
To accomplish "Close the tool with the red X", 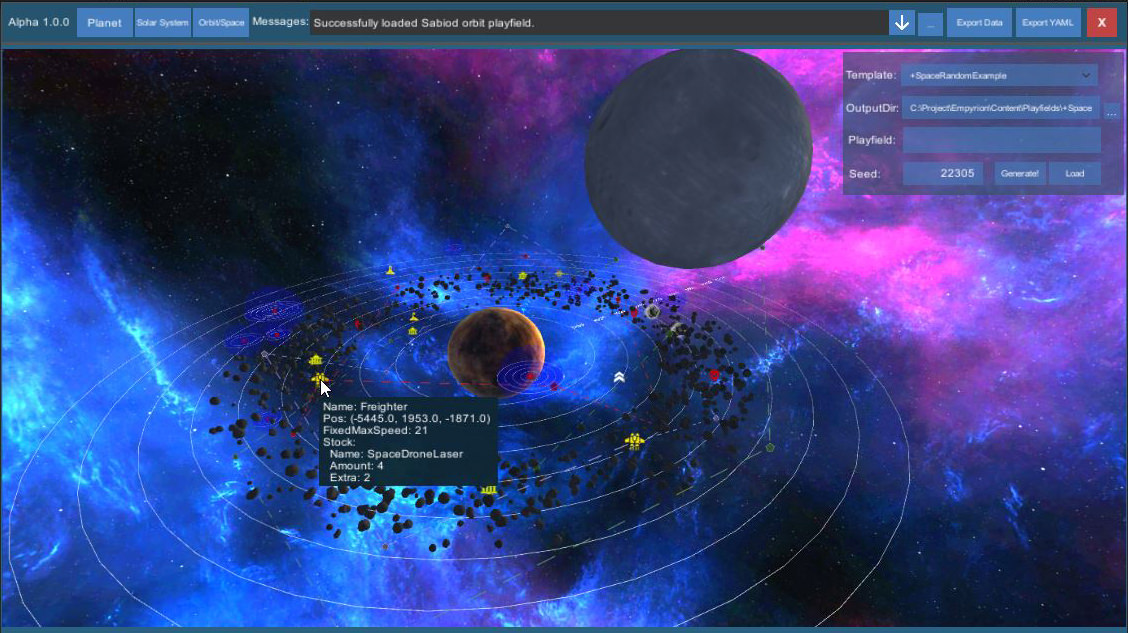I will (1101, 22).
